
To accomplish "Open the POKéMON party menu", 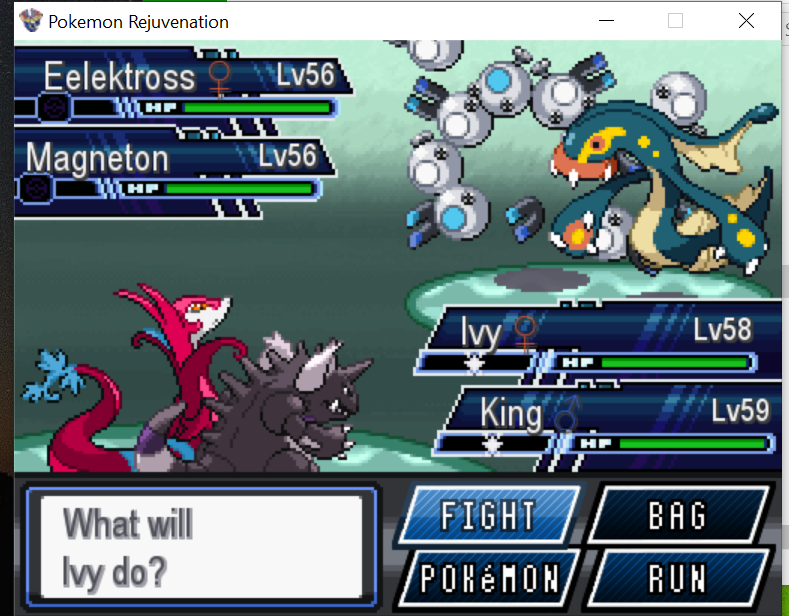I will click(x=490, y=578).
